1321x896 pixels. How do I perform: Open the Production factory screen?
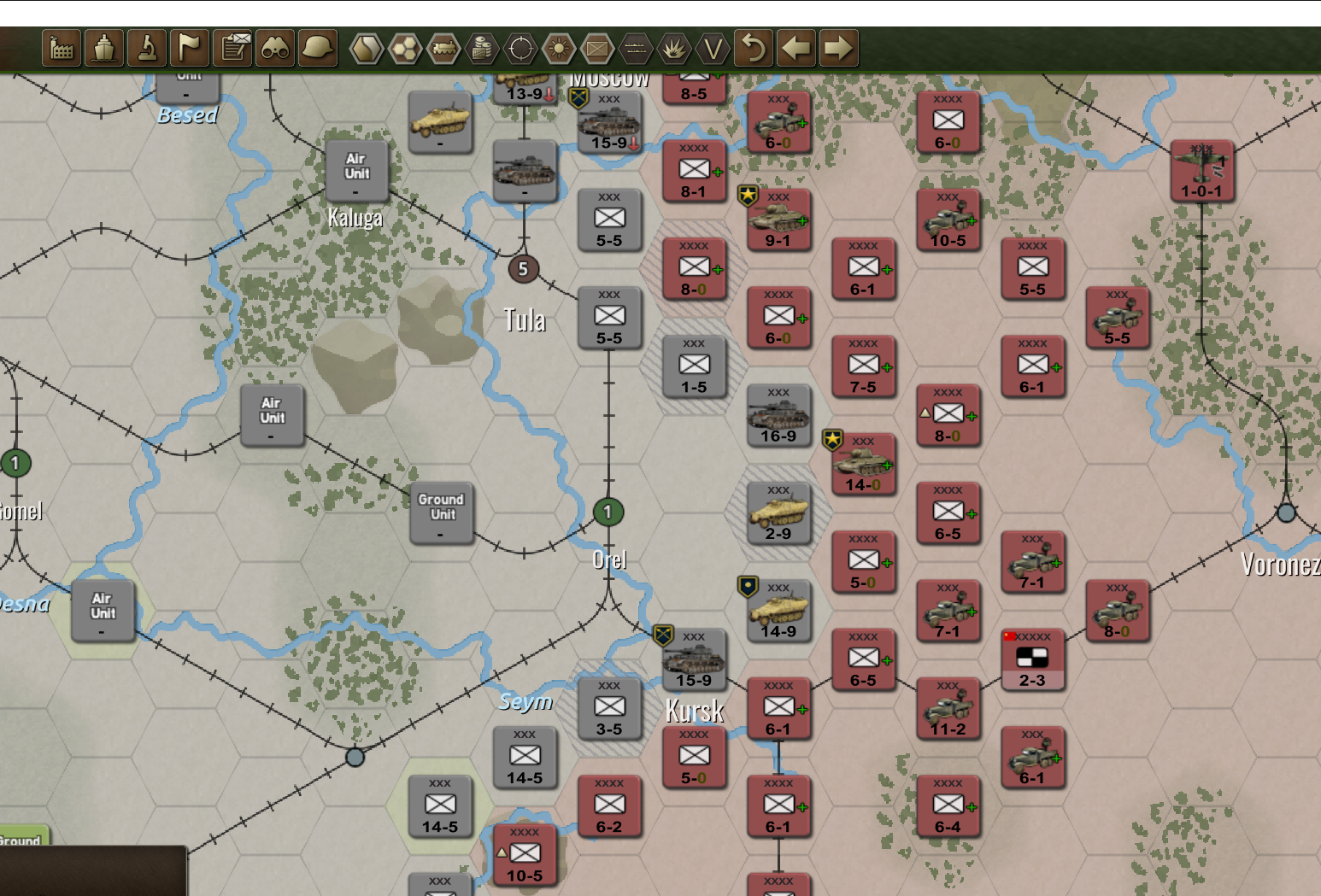coord(62,49)
